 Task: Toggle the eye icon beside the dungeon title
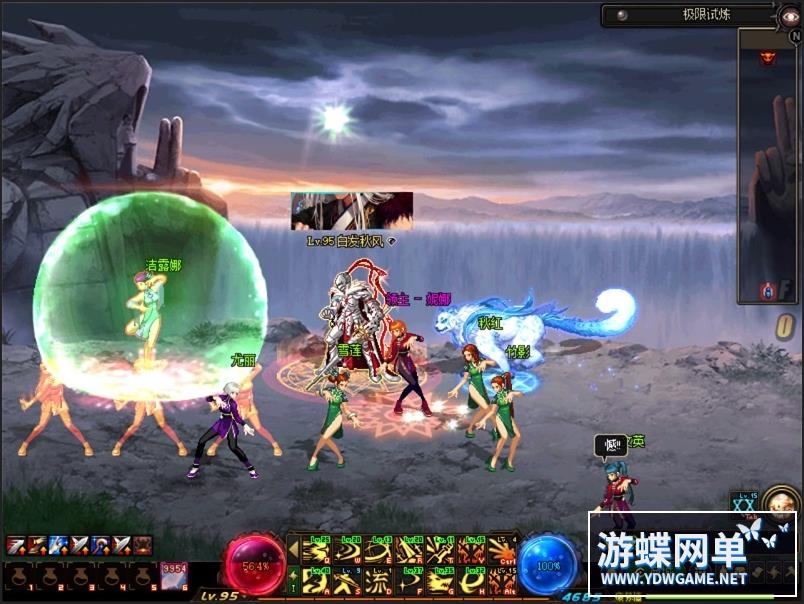point(790,15)
